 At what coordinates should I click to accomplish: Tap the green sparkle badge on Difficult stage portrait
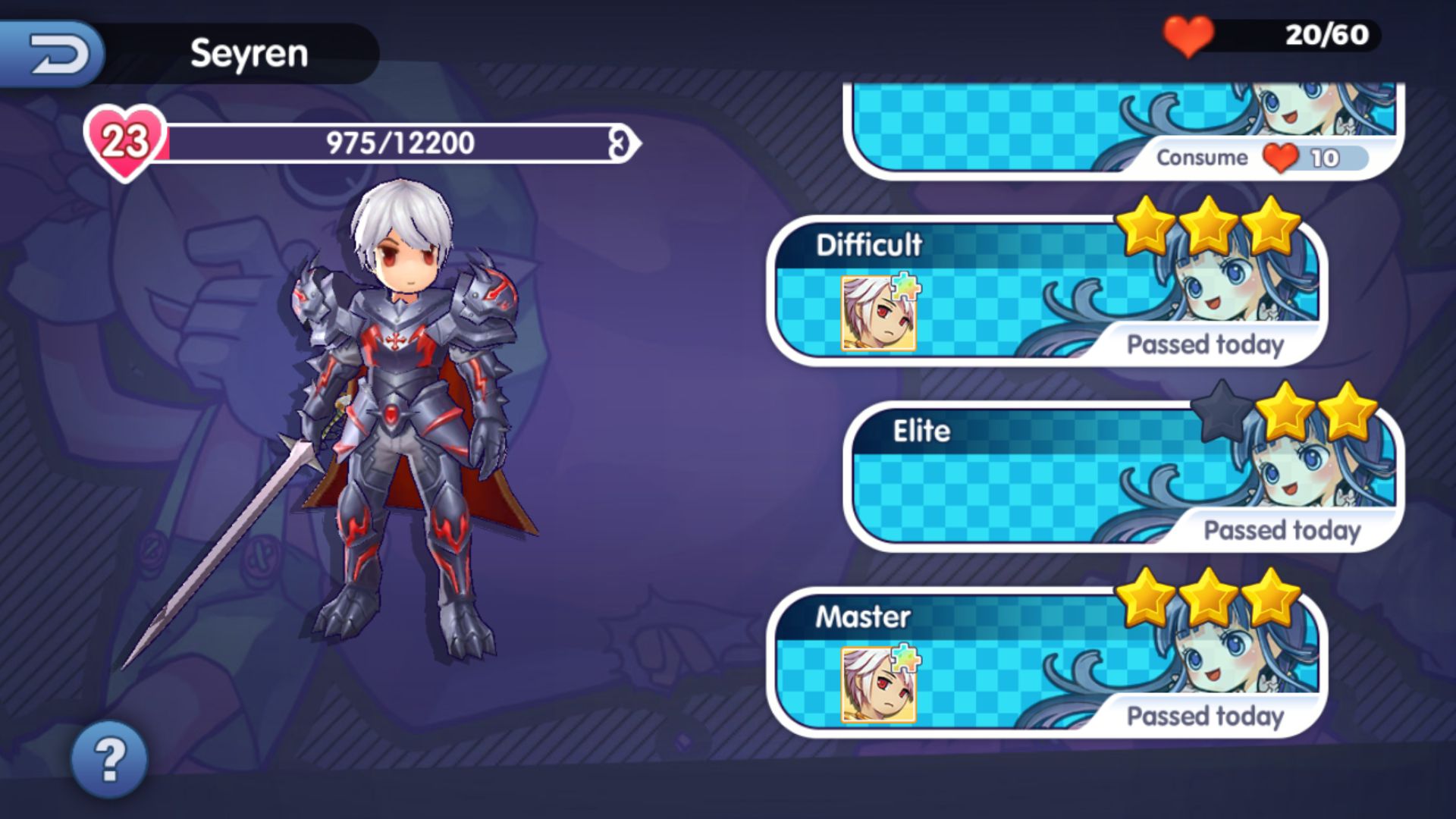click(x=908, y=287)
